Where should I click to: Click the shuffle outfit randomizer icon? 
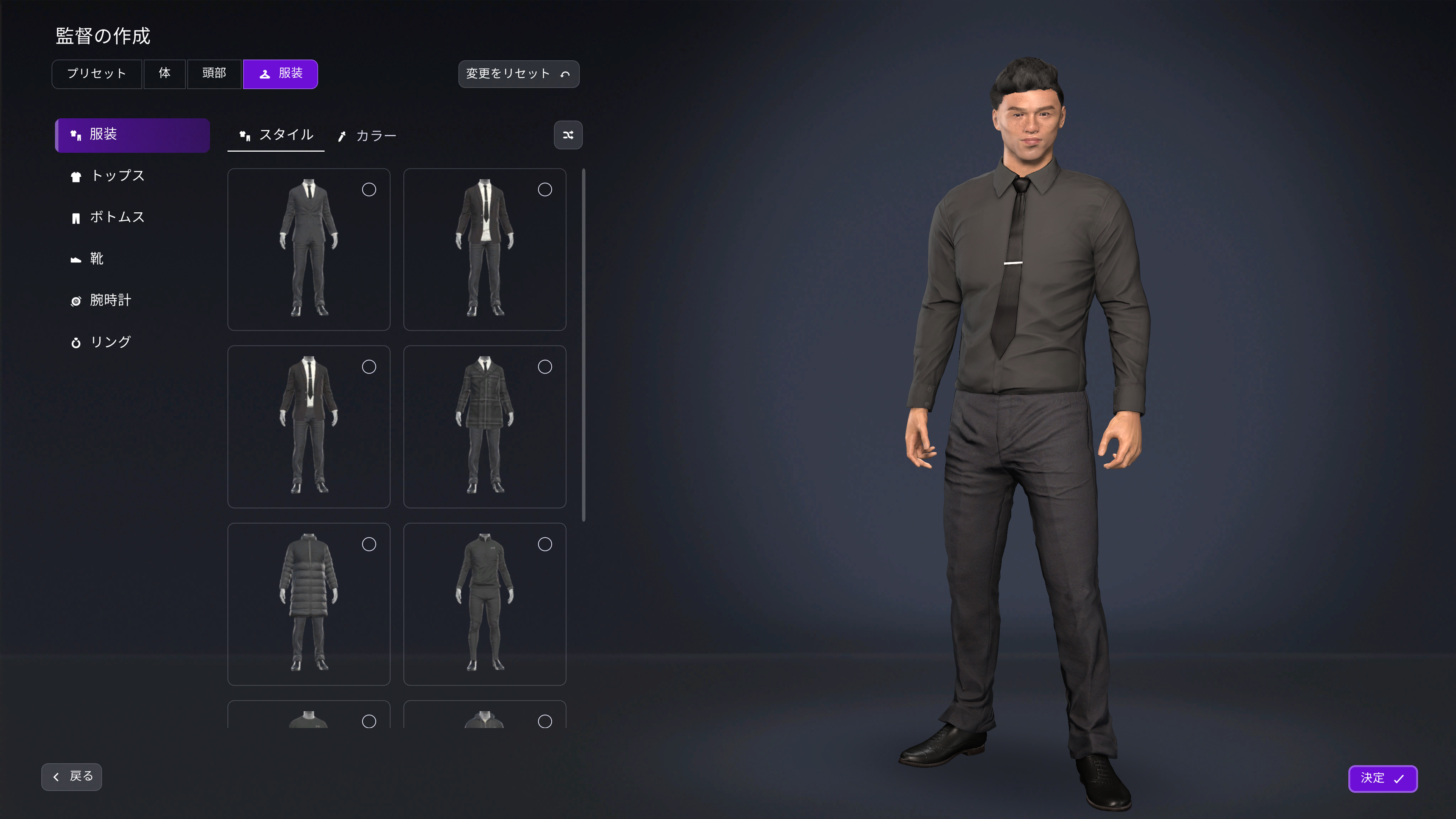568,135
